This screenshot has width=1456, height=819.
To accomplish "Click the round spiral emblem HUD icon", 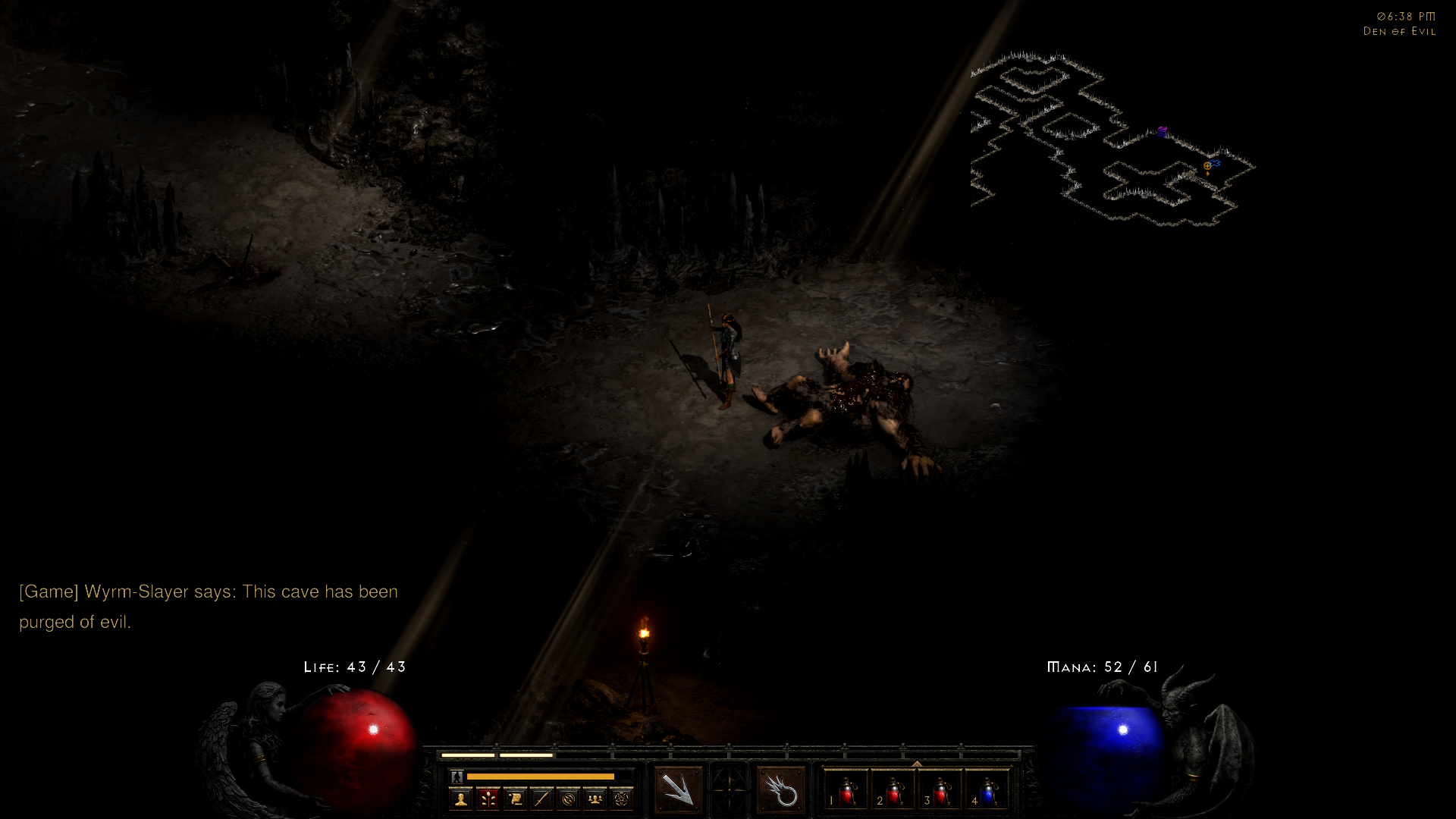I will point(570,797).
